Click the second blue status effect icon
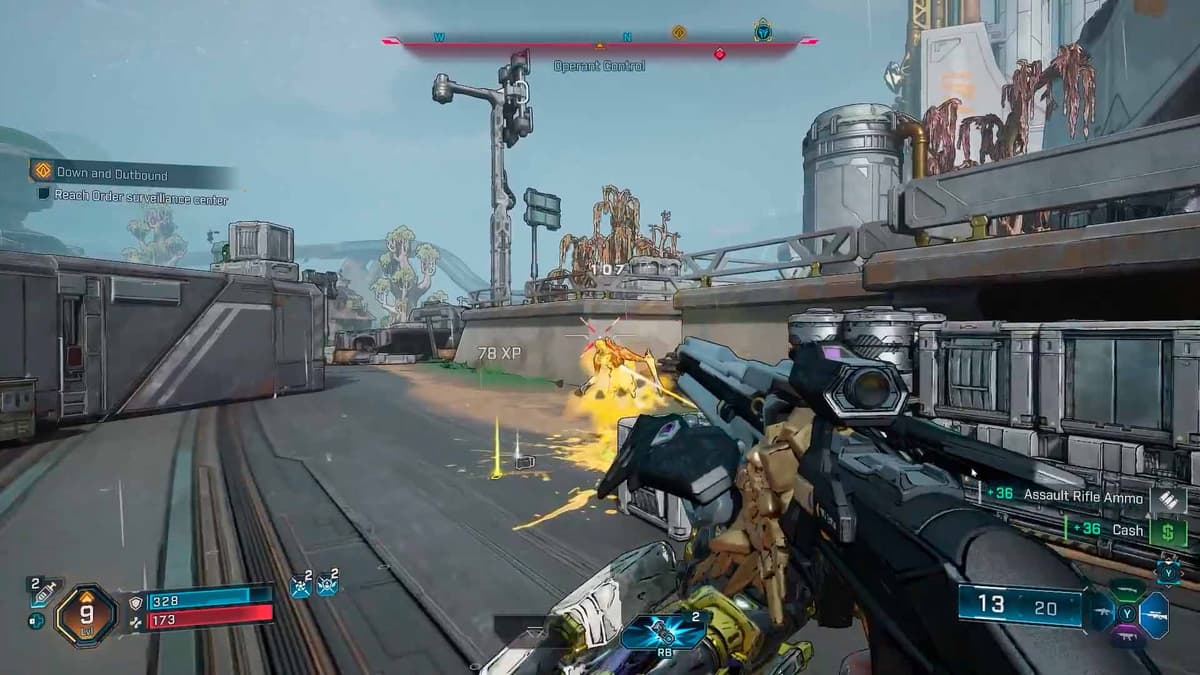 [x=327, y=587]
